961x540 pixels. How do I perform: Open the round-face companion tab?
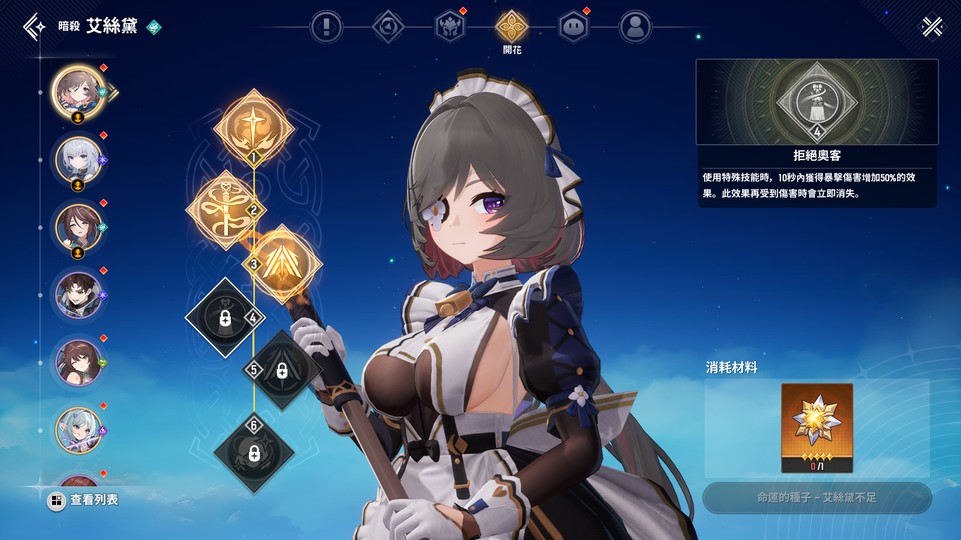click(x=573, y=27)
